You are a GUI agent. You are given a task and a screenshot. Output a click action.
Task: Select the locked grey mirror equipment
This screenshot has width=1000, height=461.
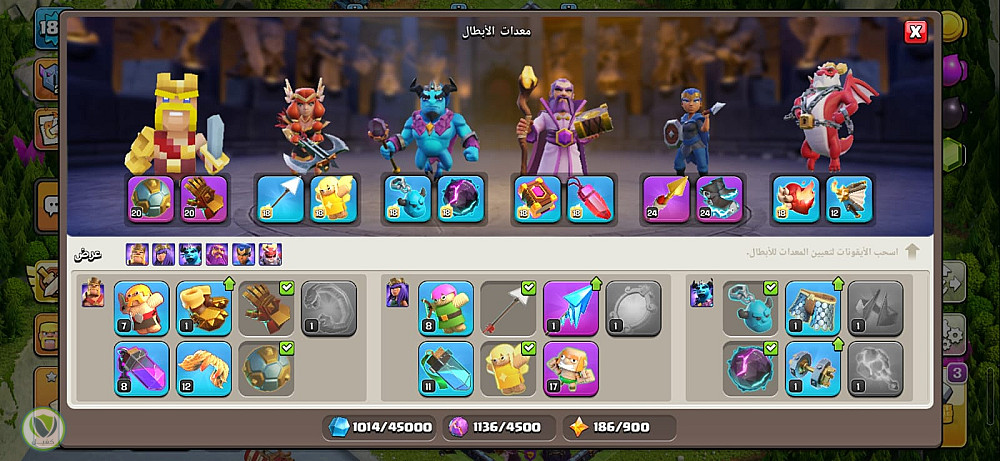click(633, 308)
